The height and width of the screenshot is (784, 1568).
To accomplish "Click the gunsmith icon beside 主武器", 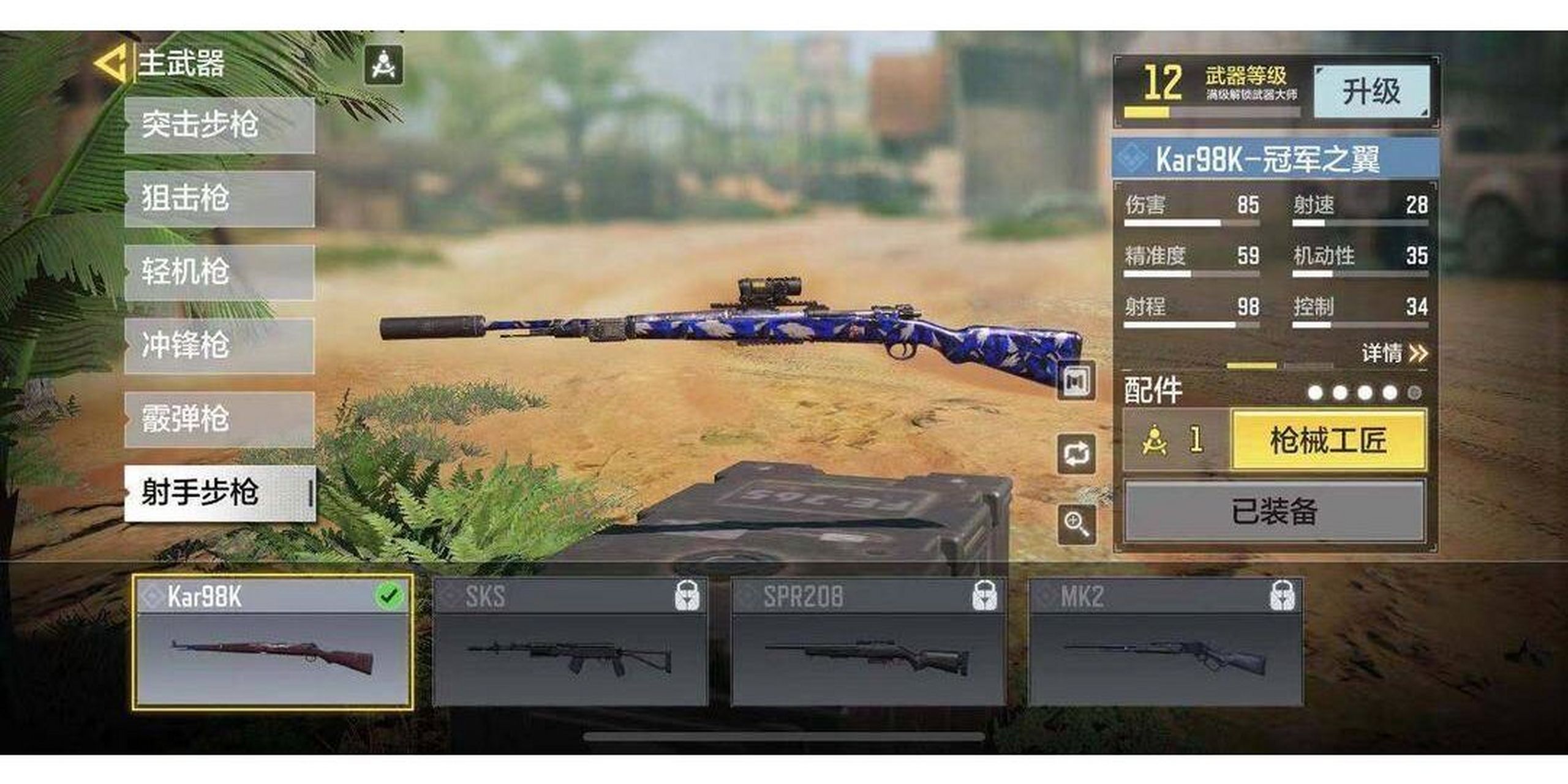I will pyautogui.click(x=383, y=64).
